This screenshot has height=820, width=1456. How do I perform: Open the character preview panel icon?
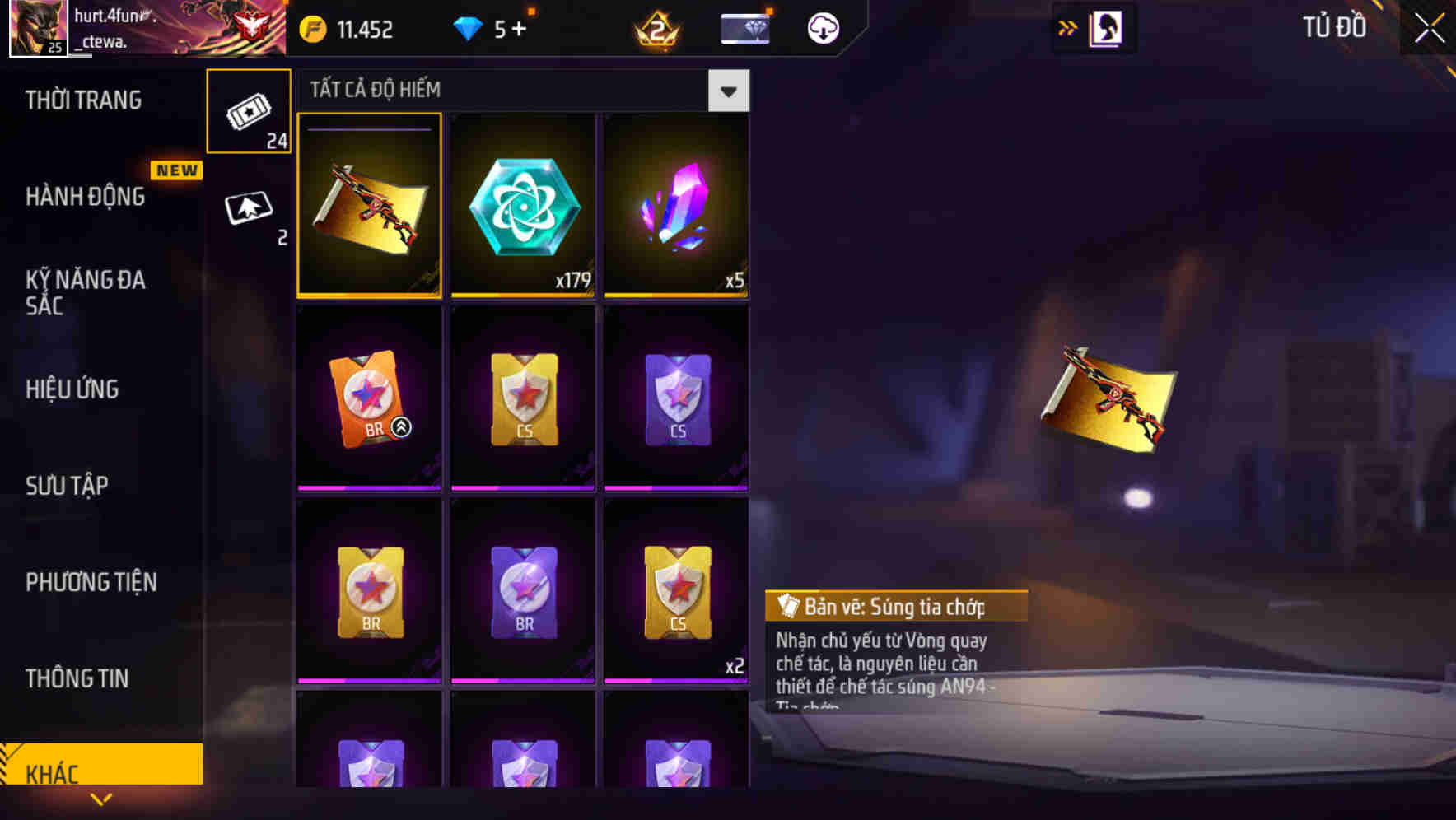click(1108, 26)
